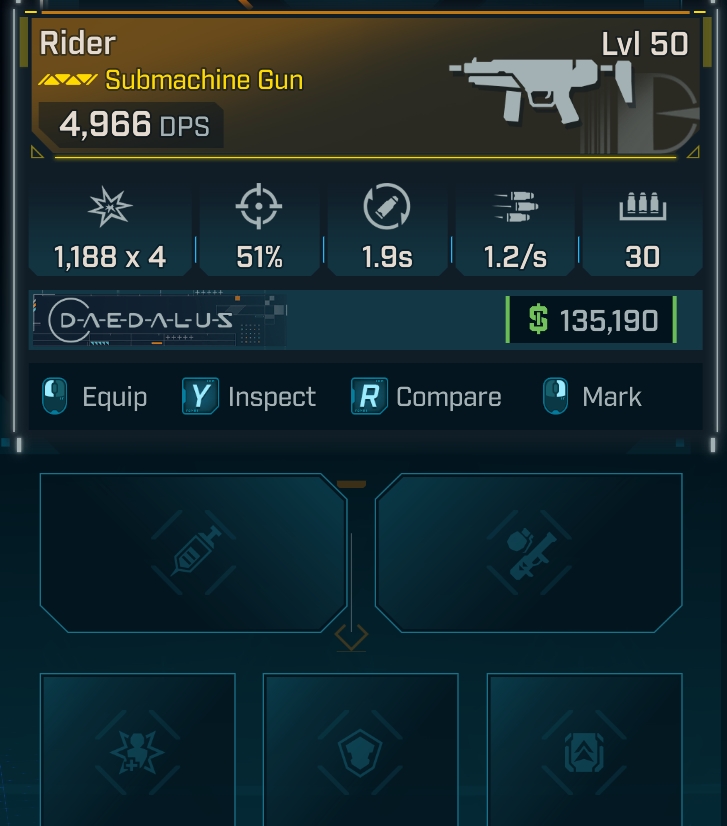Open the class mod figure slot

click(x=138, y=749)
